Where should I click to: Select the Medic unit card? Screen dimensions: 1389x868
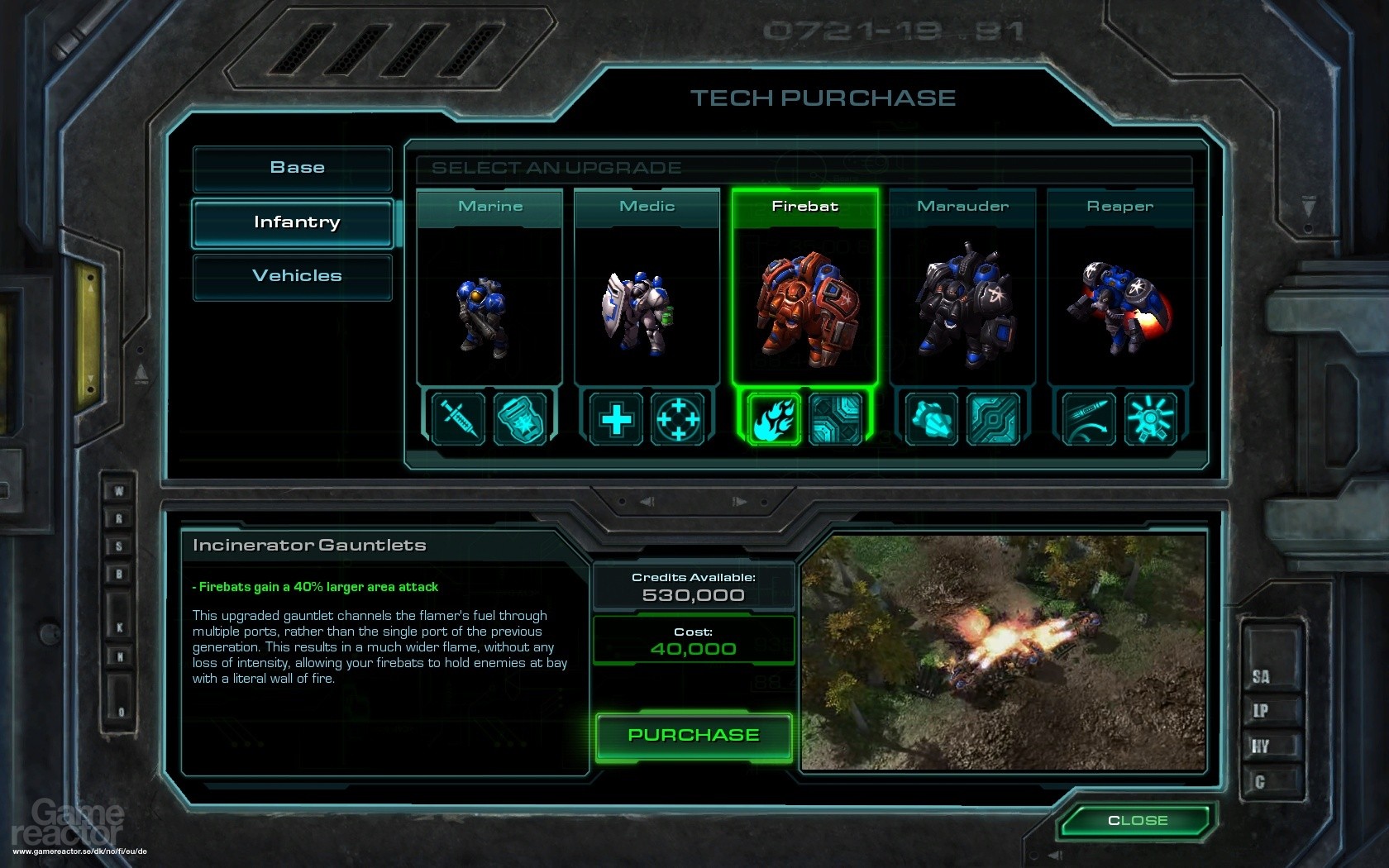[647, 289]
